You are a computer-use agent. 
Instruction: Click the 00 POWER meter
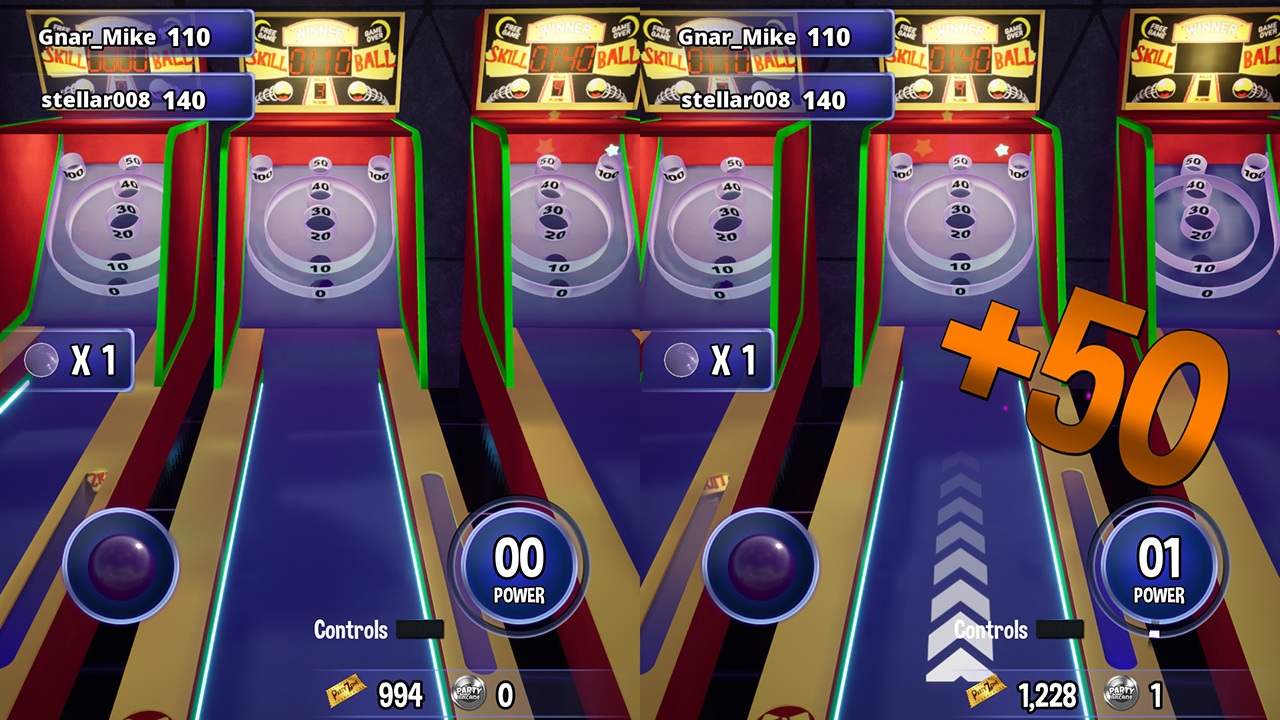click(x=520, y=560)
